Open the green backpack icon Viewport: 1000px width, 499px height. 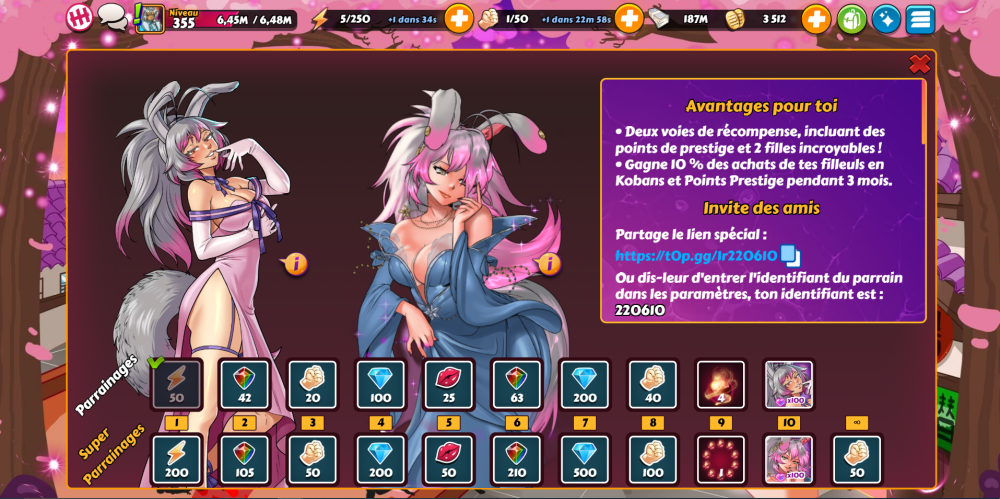click(851, 18)
